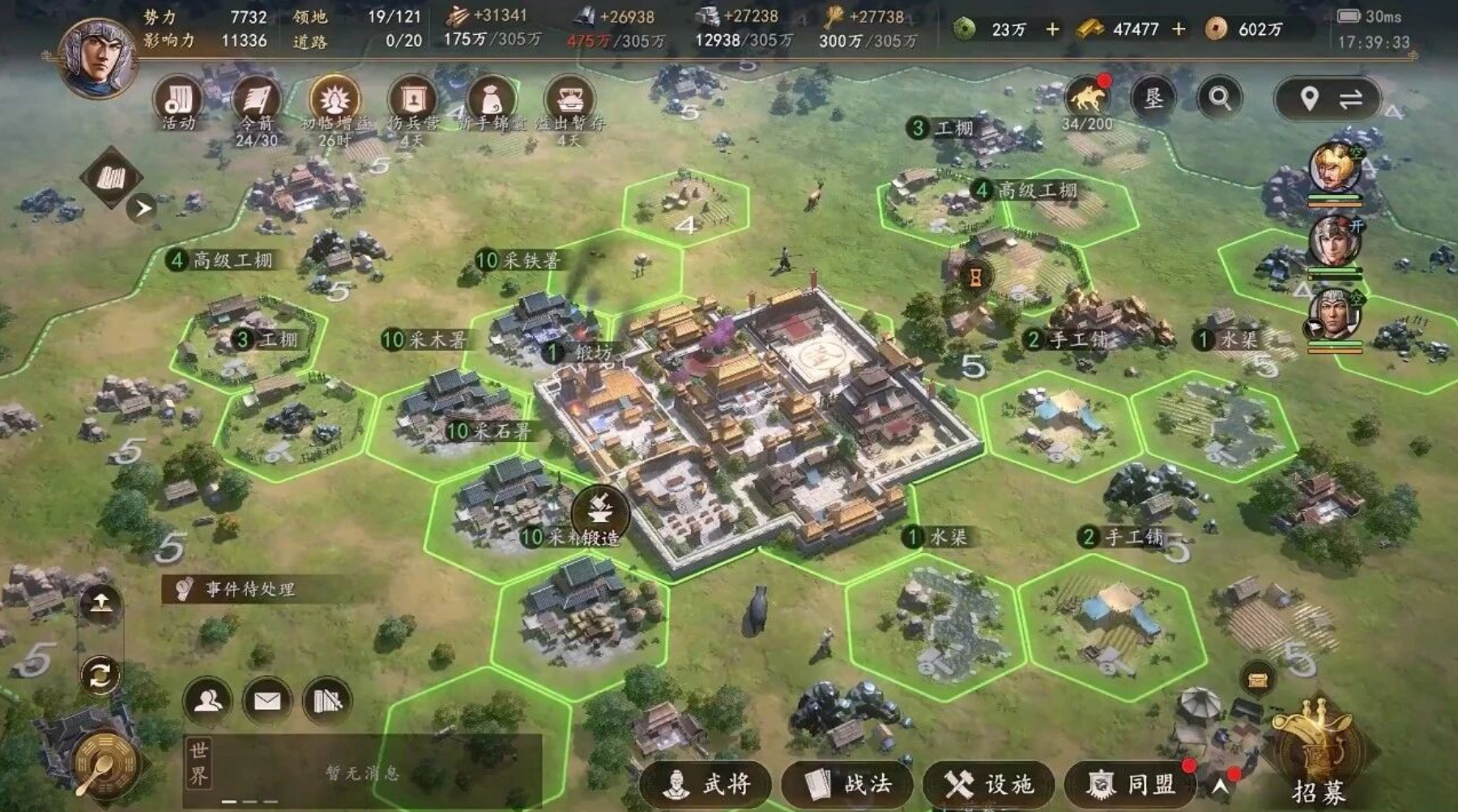Click the player avatar portrait

pos(97,57)
